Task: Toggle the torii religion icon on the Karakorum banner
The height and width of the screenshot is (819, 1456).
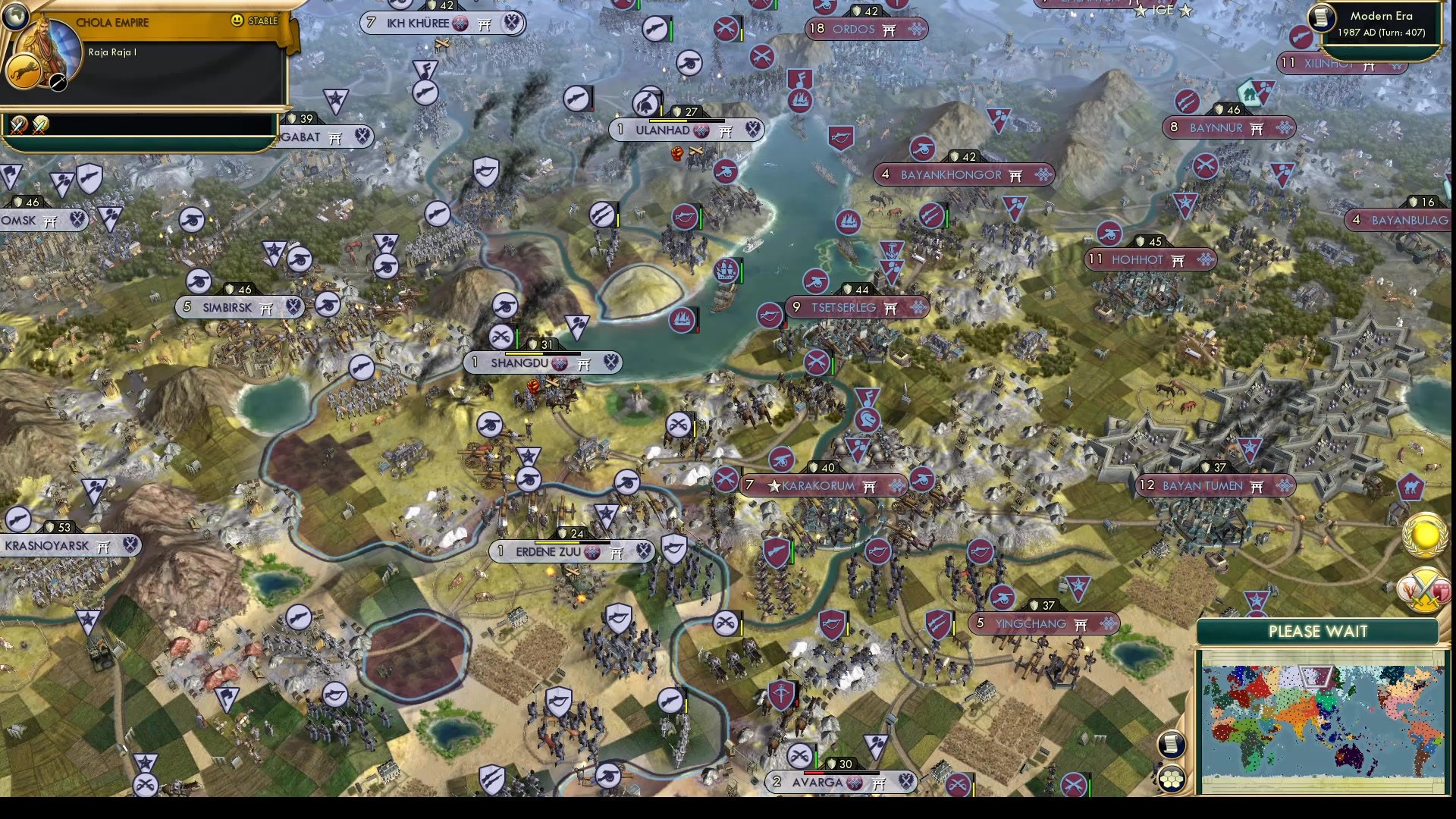Action: 869,486
